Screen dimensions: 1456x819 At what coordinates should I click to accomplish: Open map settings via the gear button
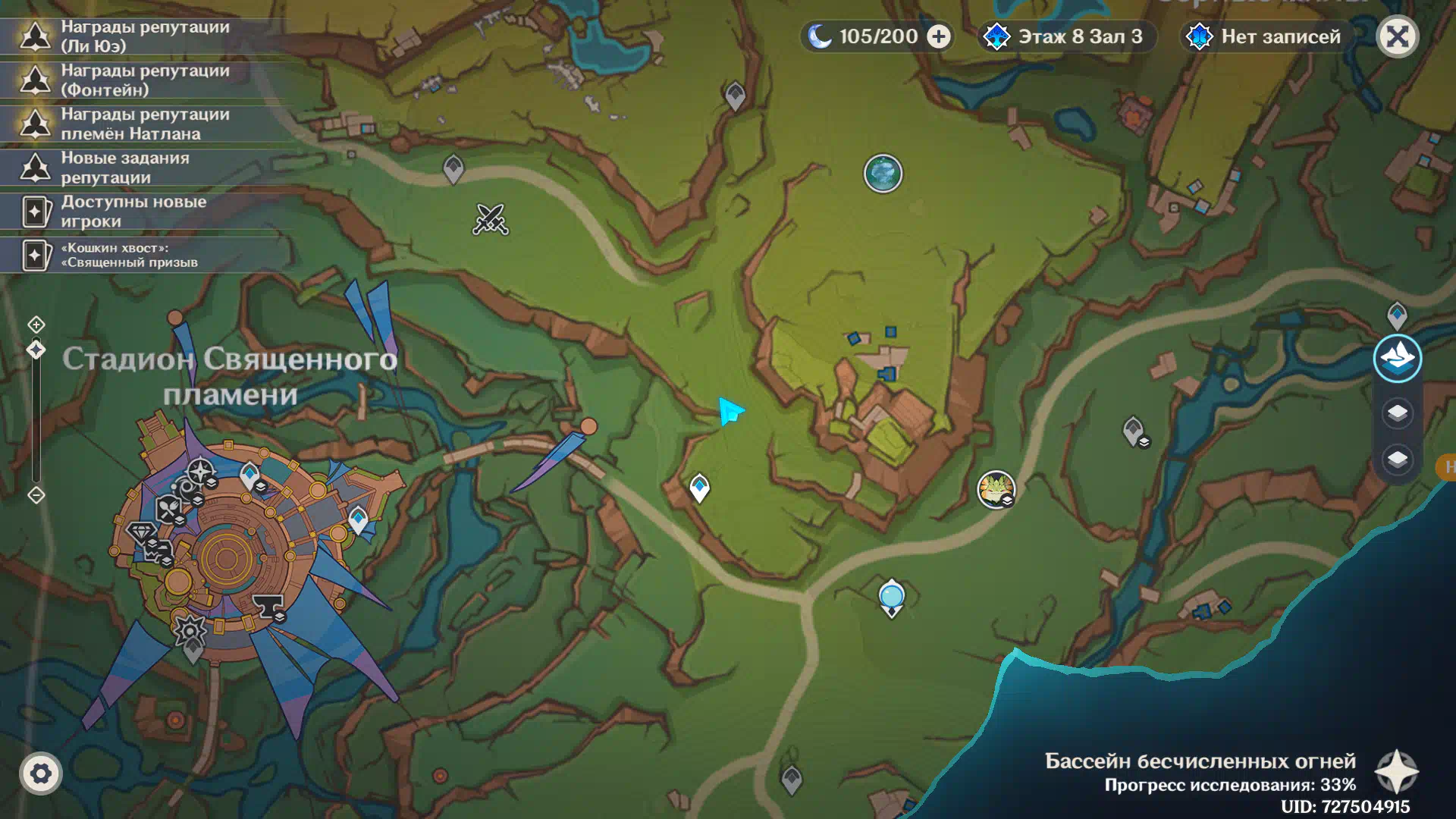[41, 773]
